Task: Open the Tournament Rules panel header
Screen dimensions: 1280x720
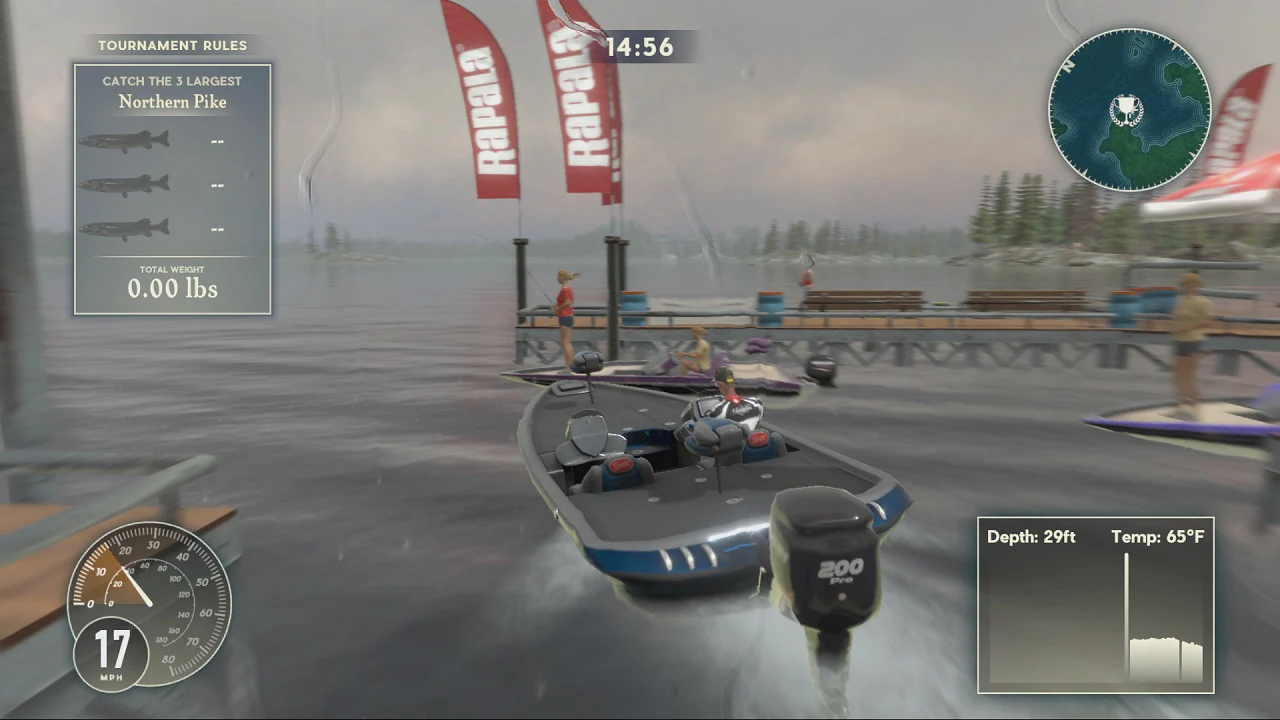Action: click(172, 45)
